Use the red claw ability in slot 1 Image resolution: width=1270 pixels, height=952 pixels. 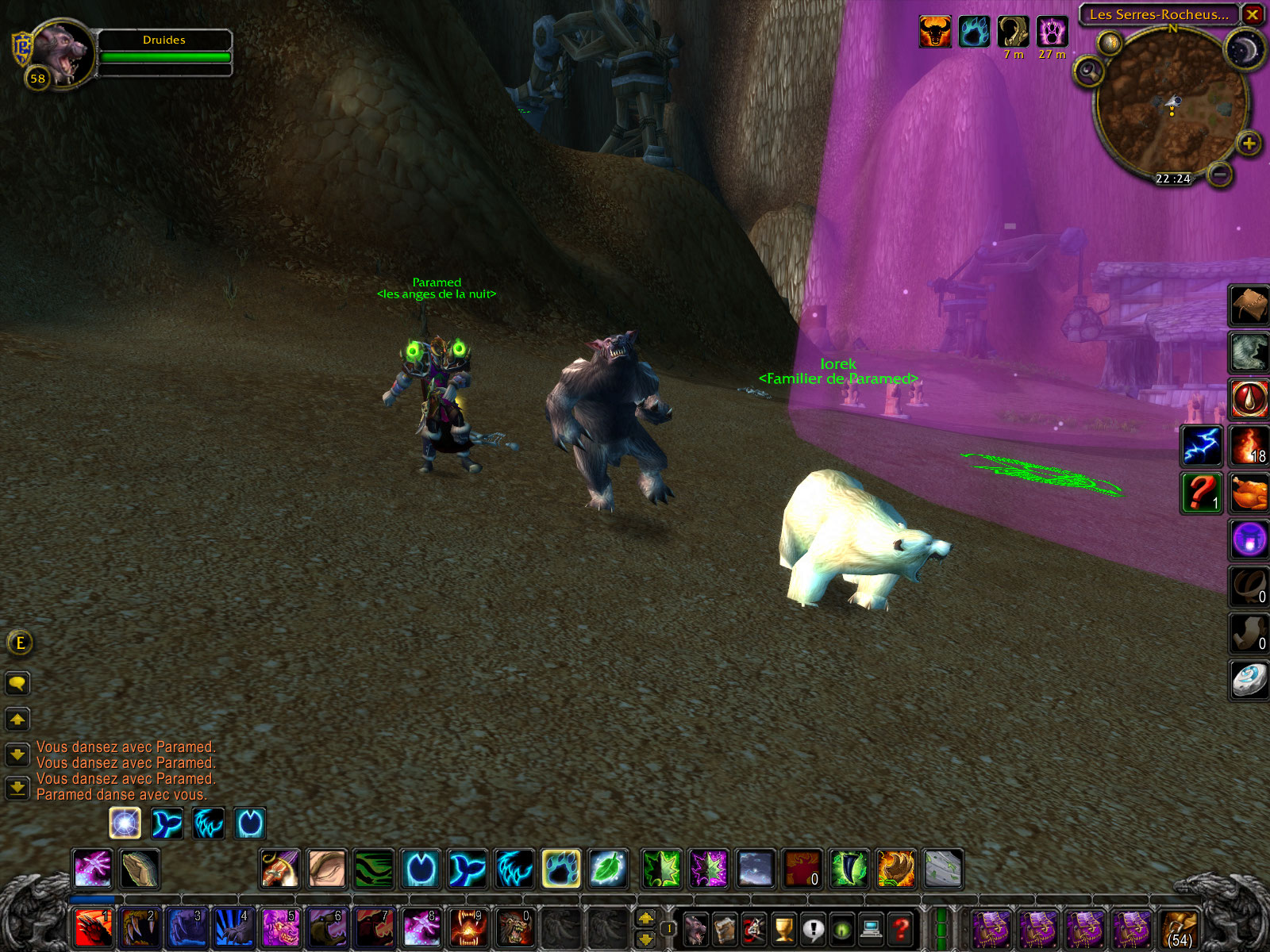pos(94,928)
